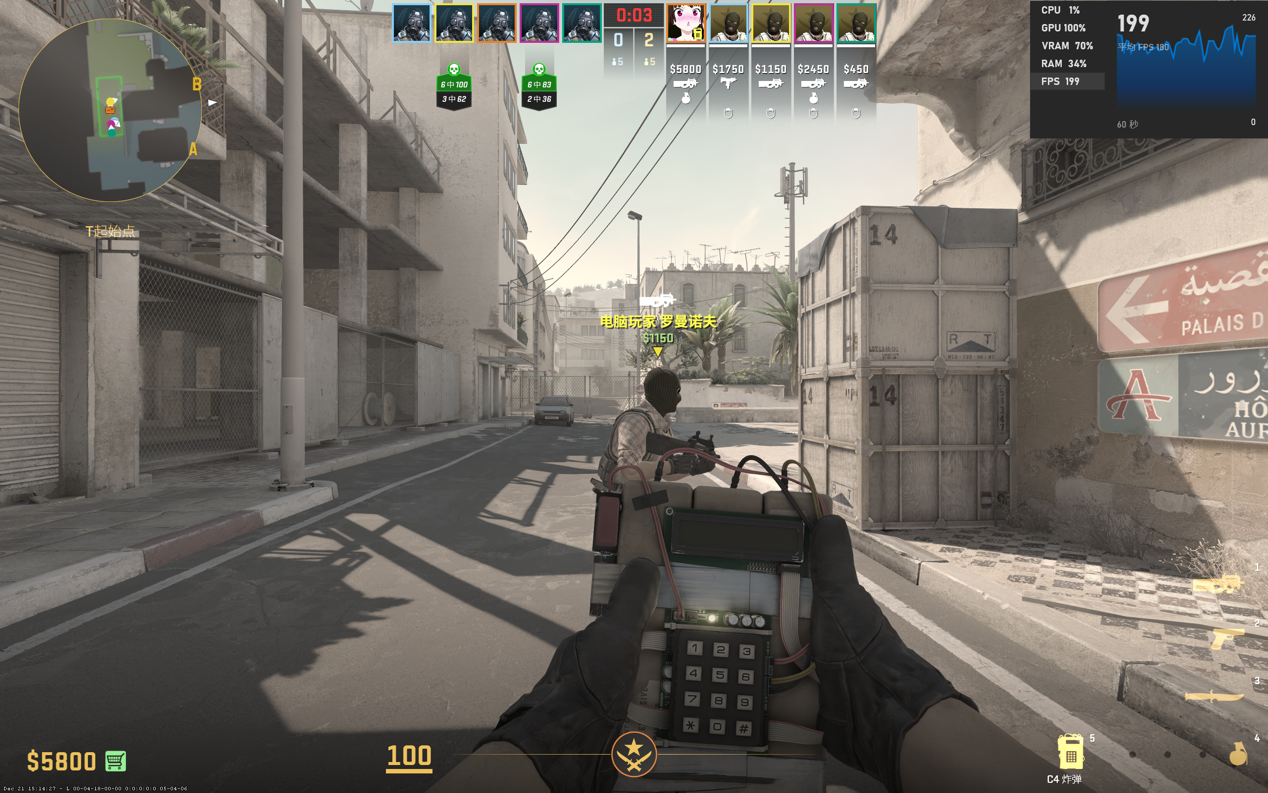Viewport: 1268px width, 793px height.
Task: Click the orange-framed gas mask enemy avatar
Action: (496, 23)
